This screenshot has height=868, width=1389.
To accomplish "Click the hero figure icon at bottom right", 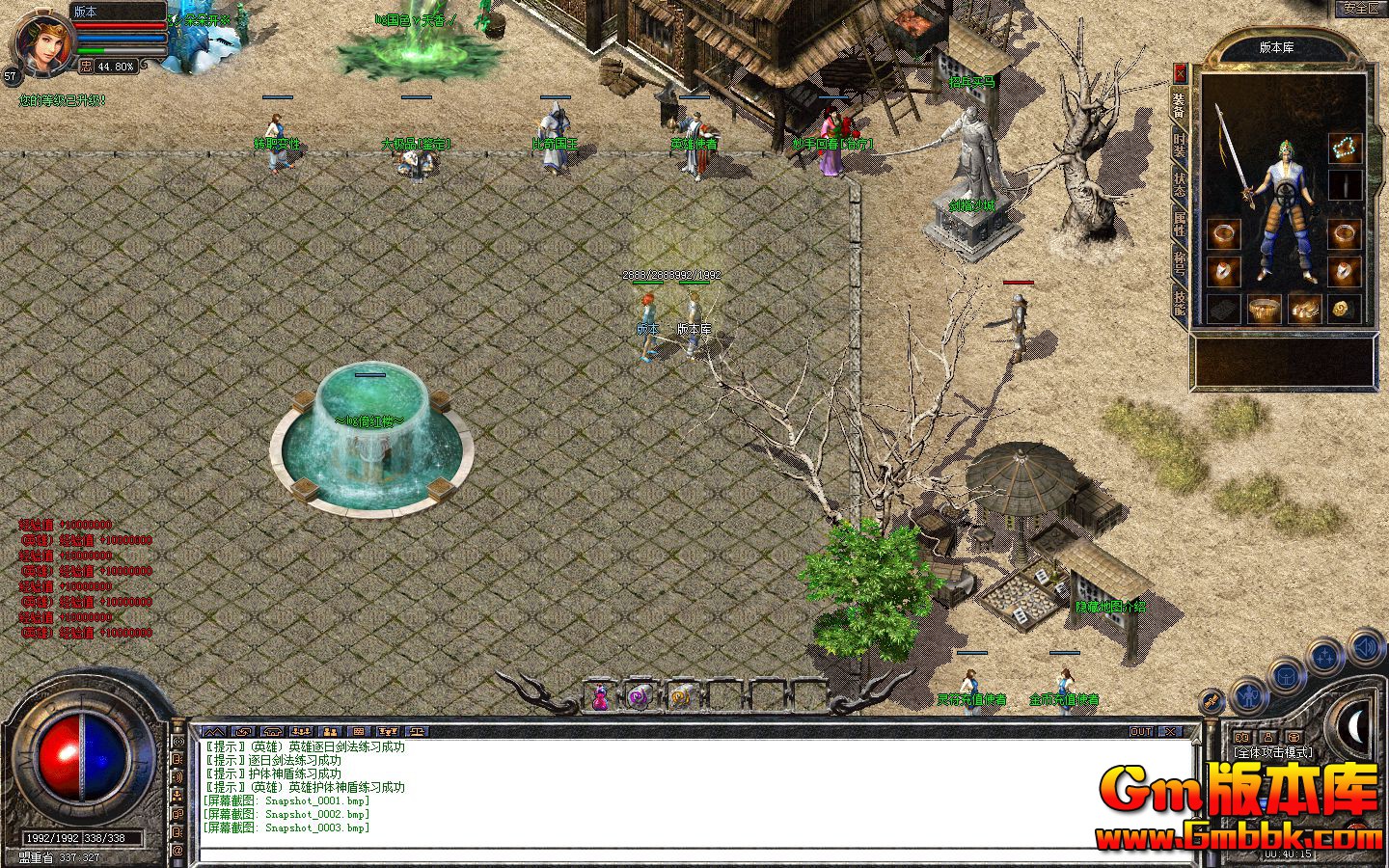I will (1249, 696).
